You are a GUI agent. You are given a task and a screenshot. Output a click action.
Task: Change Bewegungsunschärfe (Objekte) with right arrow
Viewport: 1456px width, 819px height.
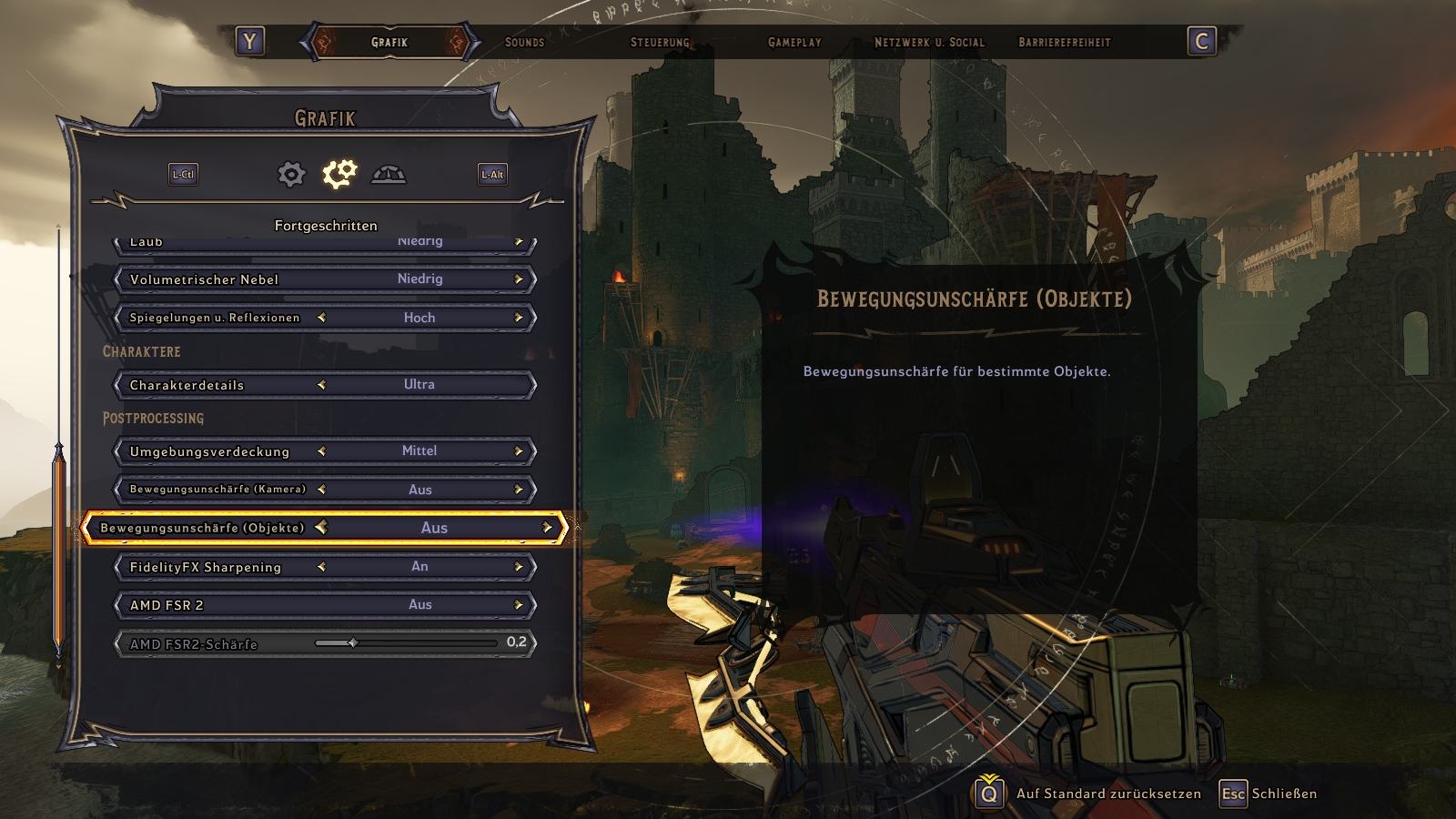[547, 528]
